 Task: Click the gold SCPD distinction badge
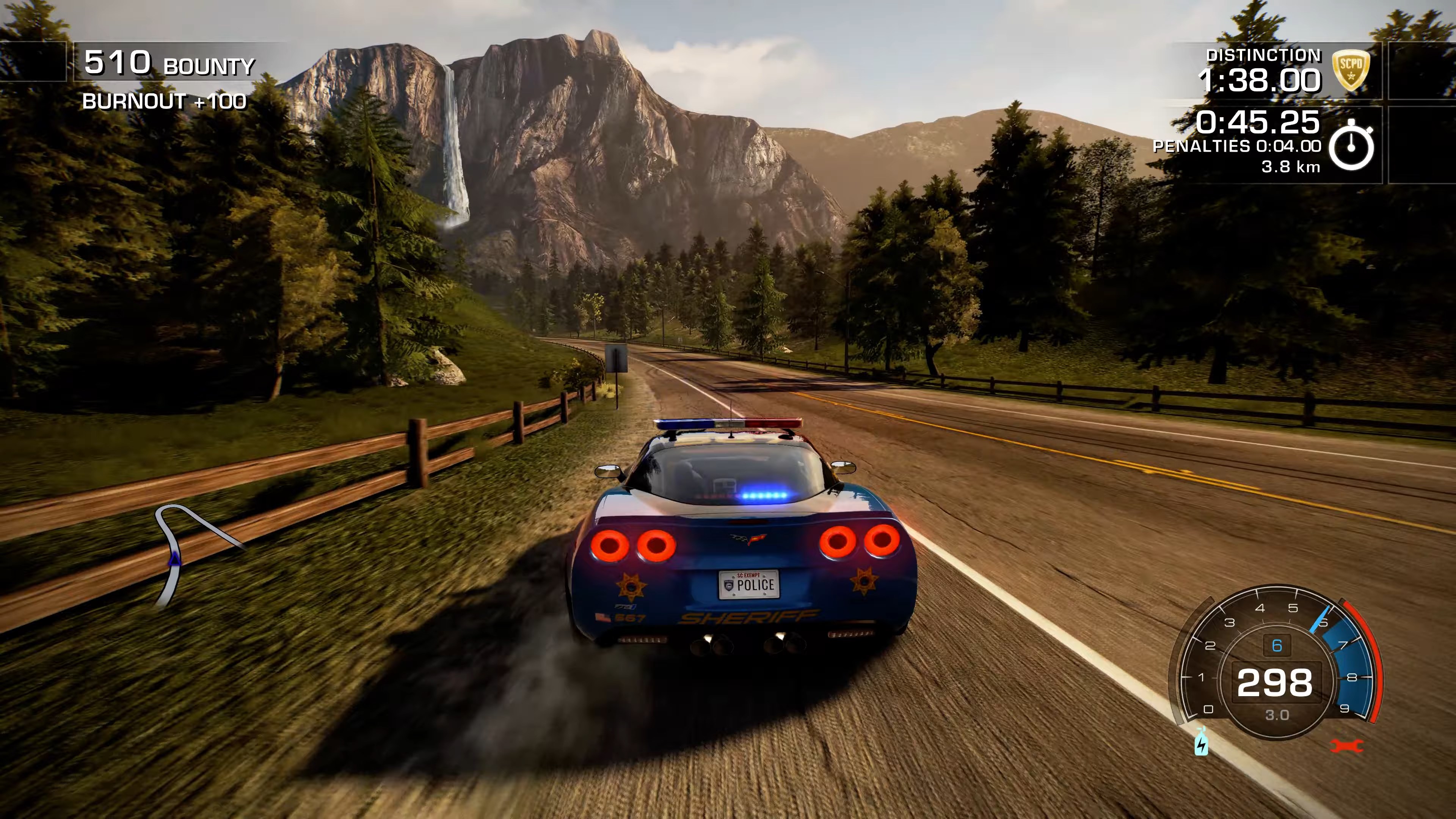click(x=1351, y=70)
